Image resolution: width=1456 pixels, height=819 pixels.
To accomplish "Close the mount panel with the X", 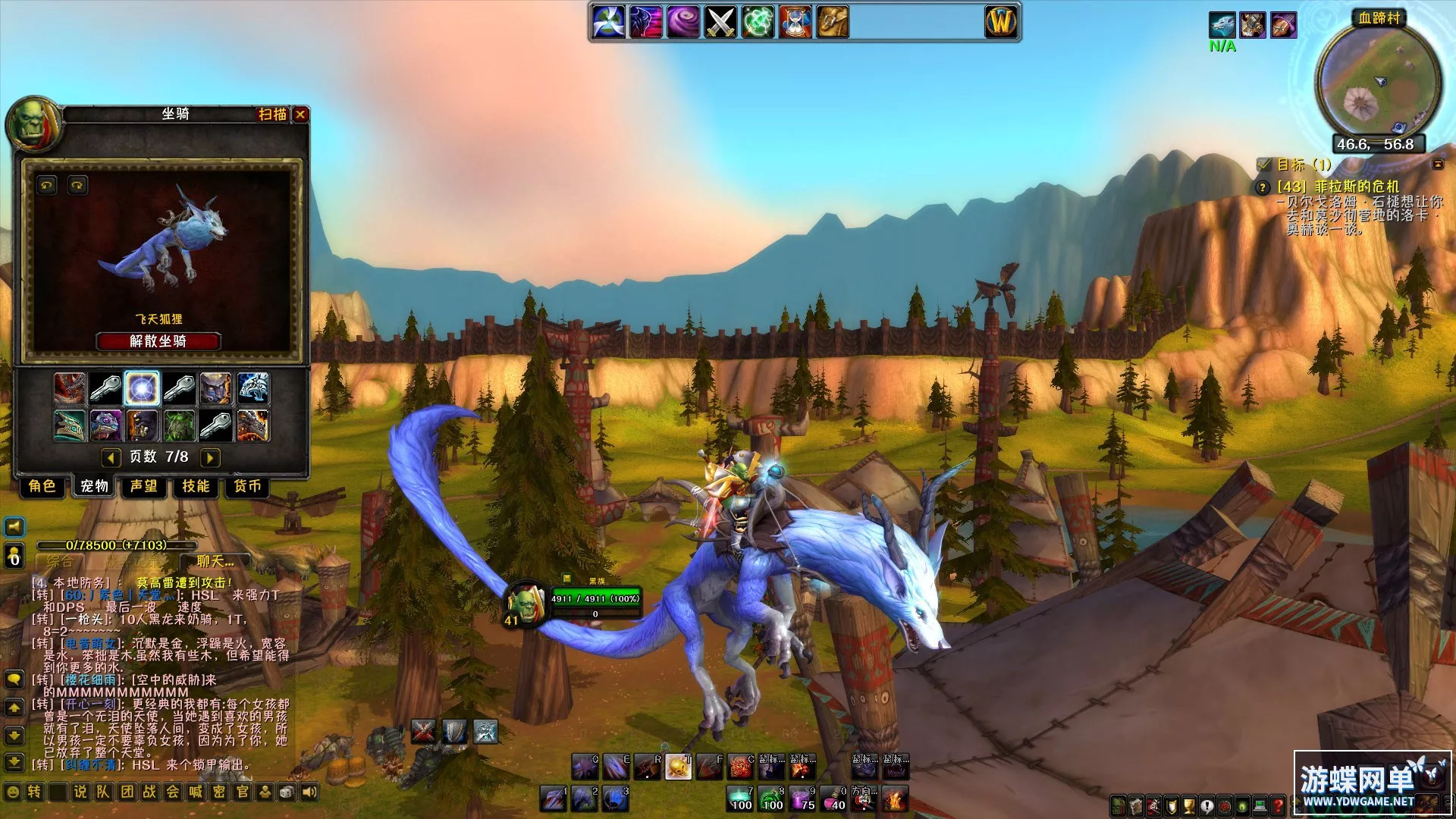I will [x=301, y=115].
